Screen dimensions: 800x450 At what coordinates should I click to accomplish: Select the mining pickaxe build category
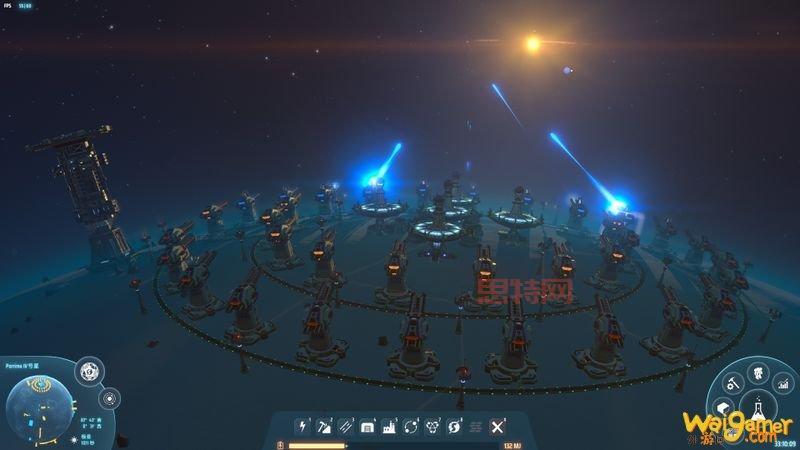(x=323, y=427)
